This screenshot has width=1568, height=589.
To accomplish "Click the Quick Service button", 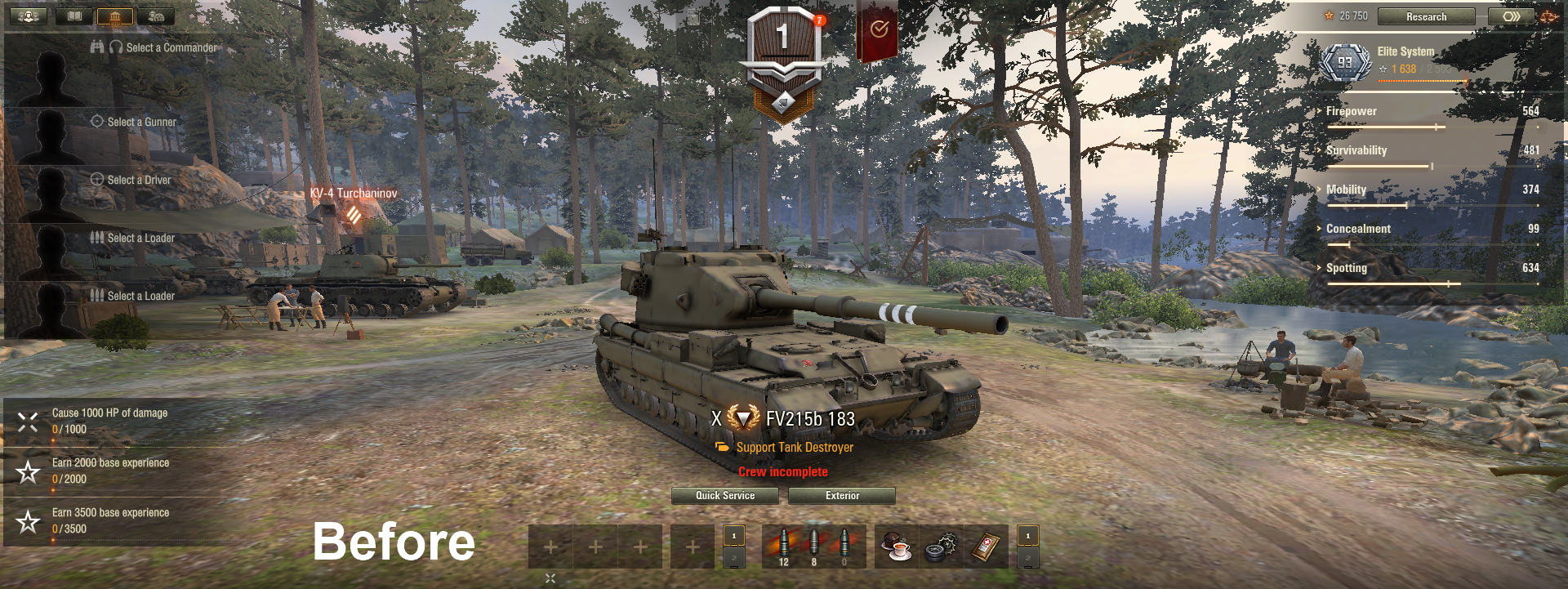I will [724, 496].
